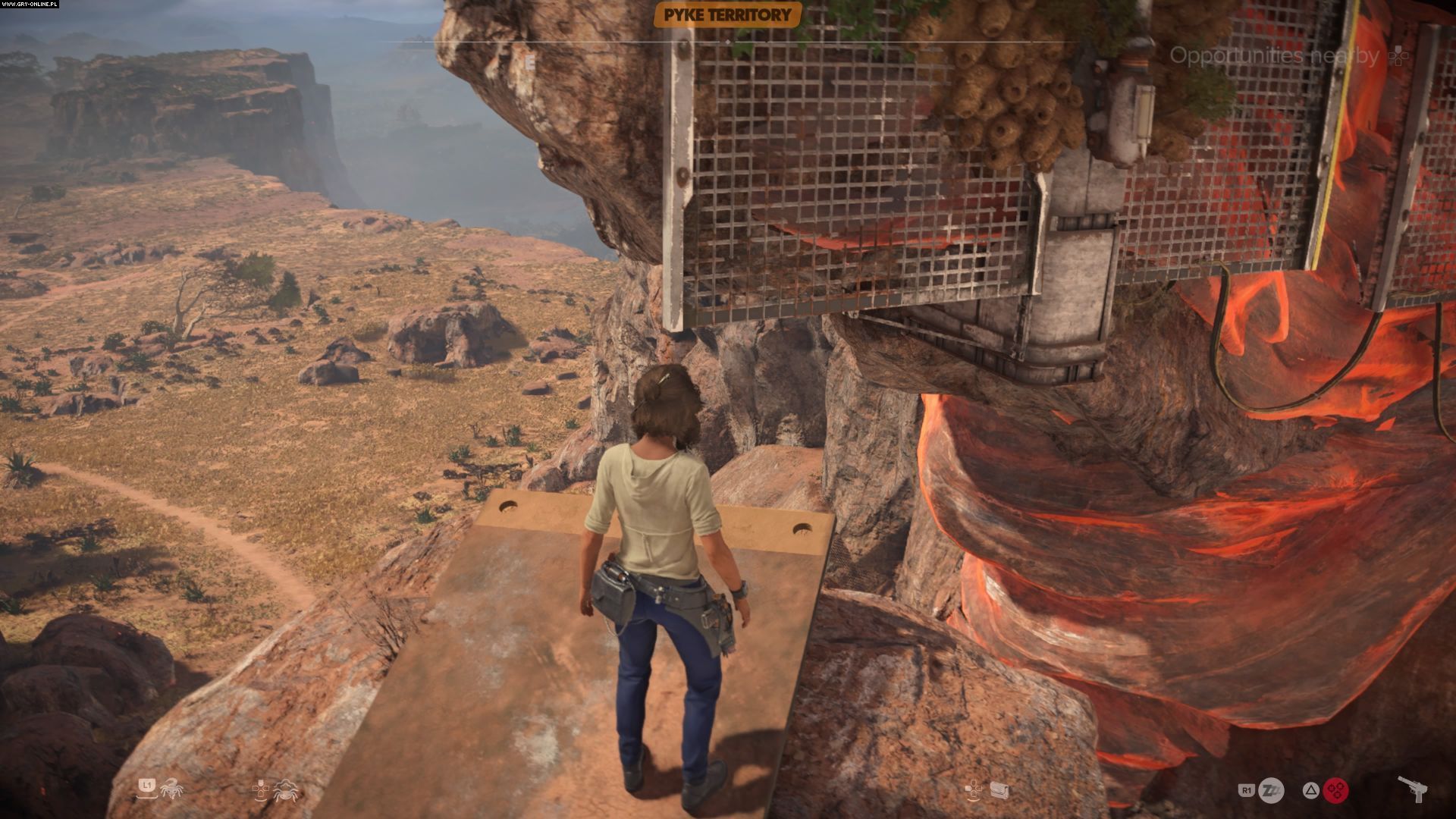
Task: Select the Nix companion command icon
Action: [287, 790]
